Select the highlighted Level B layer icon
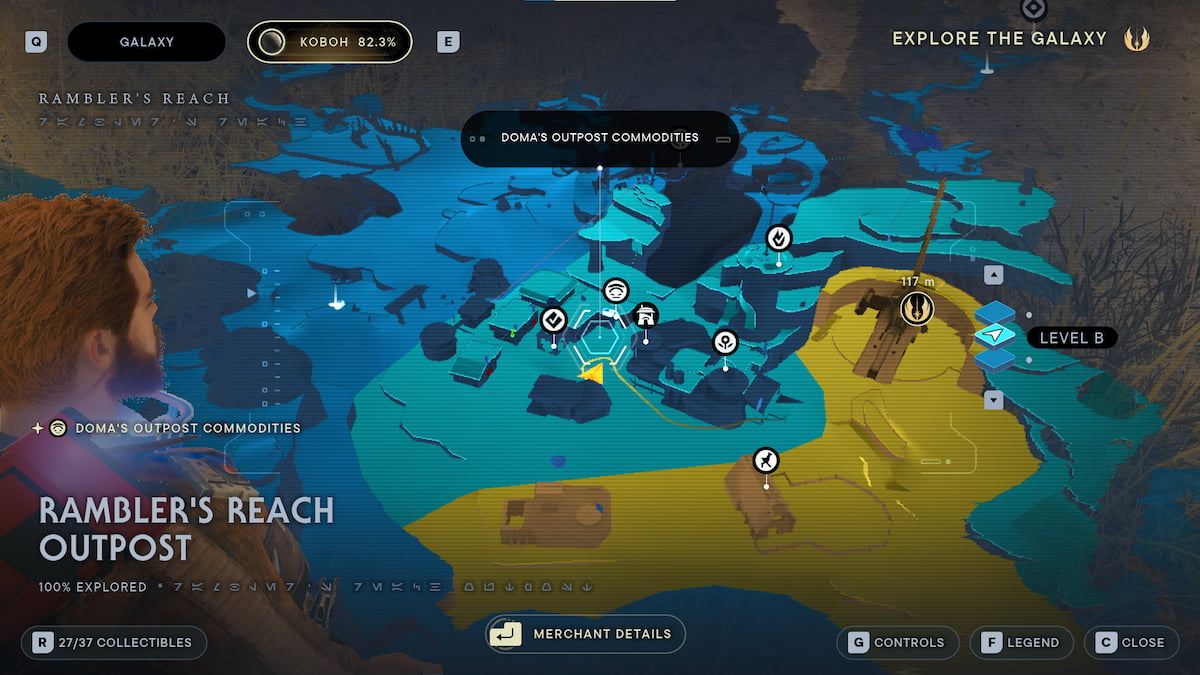The height and width of the screenshot is (675, 1200). click(x=995, y=337)
